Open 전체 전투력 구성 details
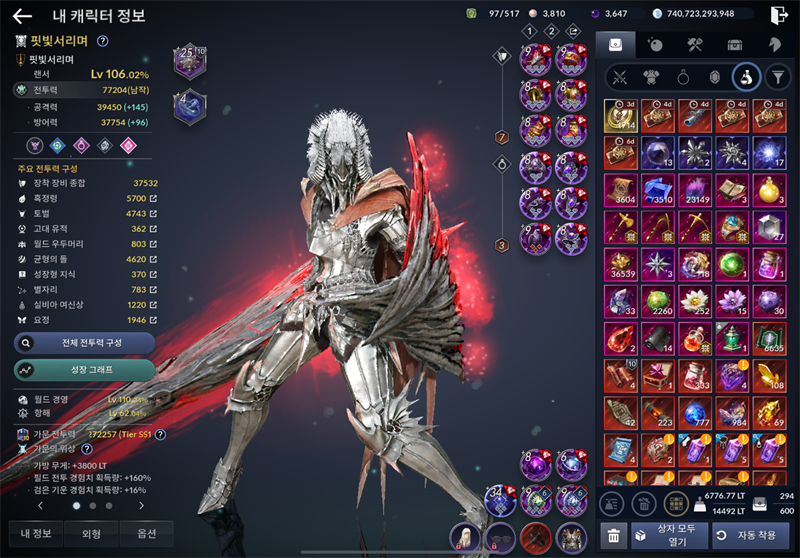This screenshot has width=800, height=558. coord(84,343)
